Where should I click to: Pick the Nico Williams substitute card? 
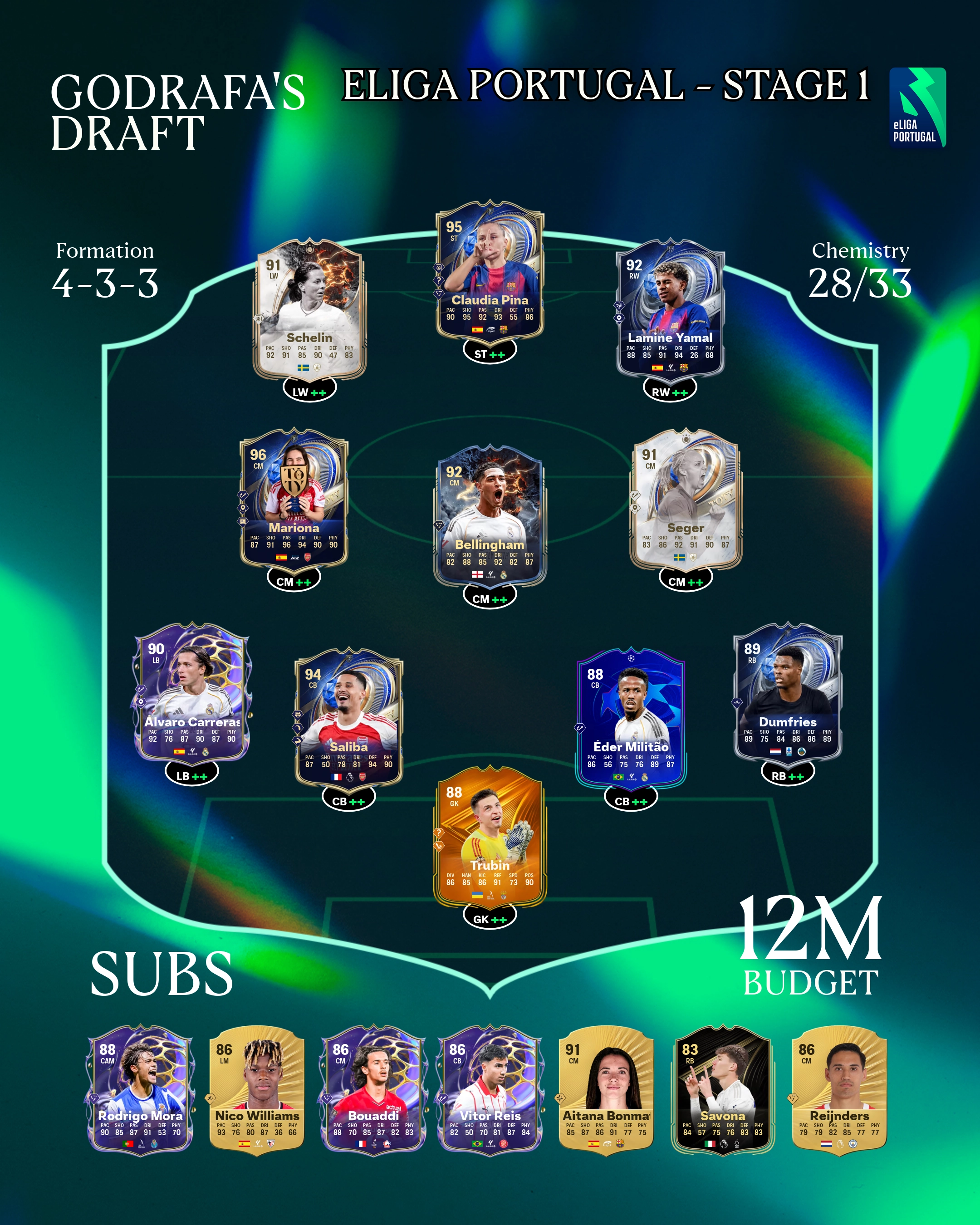click(257, 1091)
